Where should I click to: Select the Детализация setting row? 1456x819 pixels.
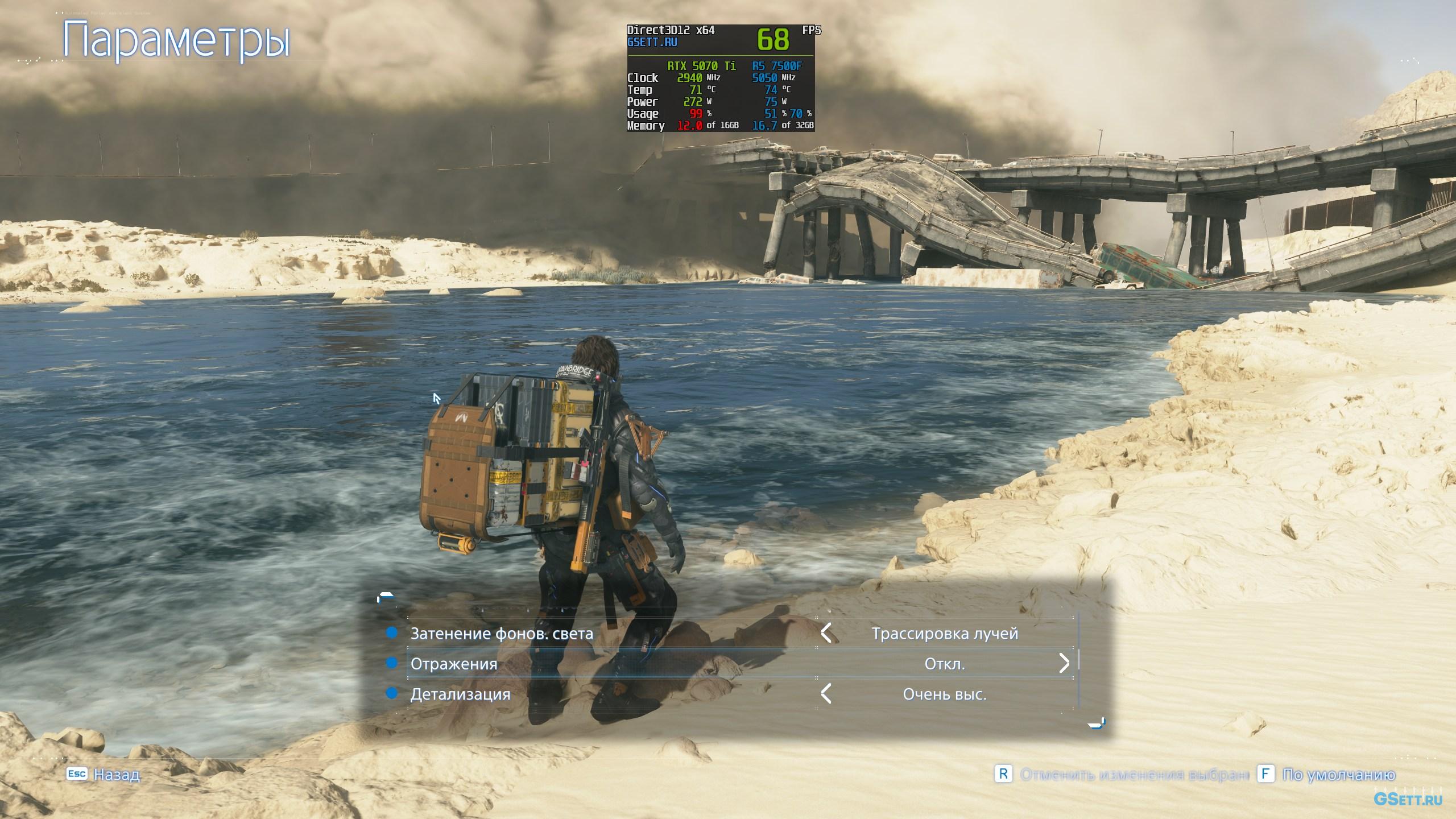[460, 694]
